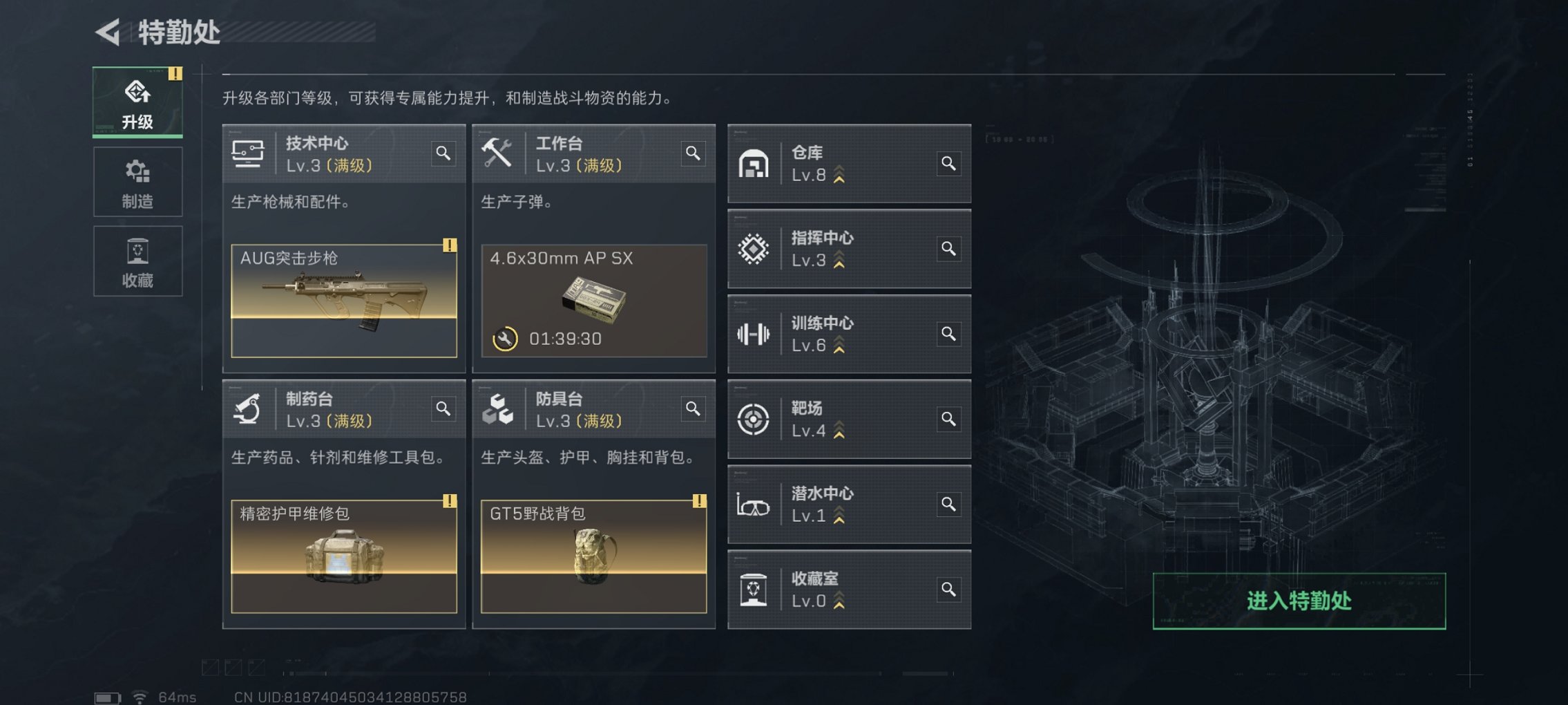Expand the level-up chevrons for 收藏室 Lv.0
The height and width of the screenshot is (705, 1568).
(x=838, y=599)
